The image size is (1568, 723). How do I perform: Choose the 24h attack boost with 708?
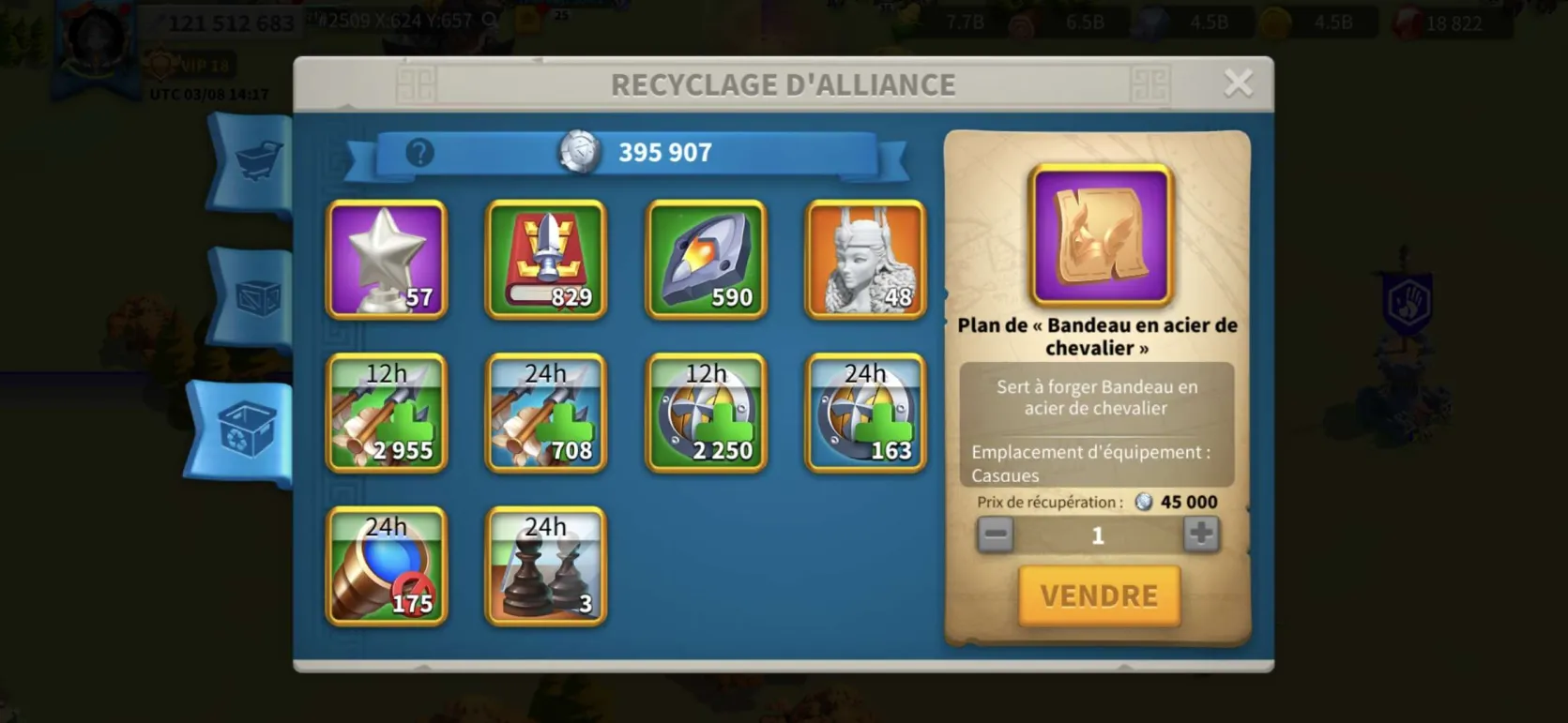point(546,413)
